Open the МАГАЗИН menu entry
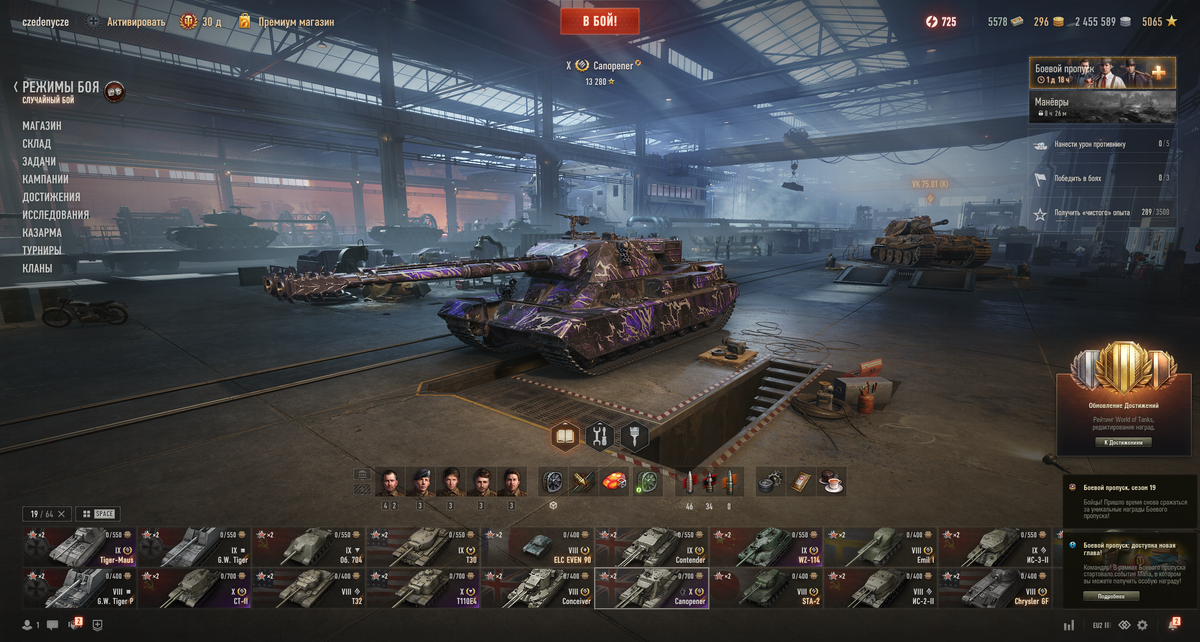This screenshot has width=1200, height=642. click(42, 126)
